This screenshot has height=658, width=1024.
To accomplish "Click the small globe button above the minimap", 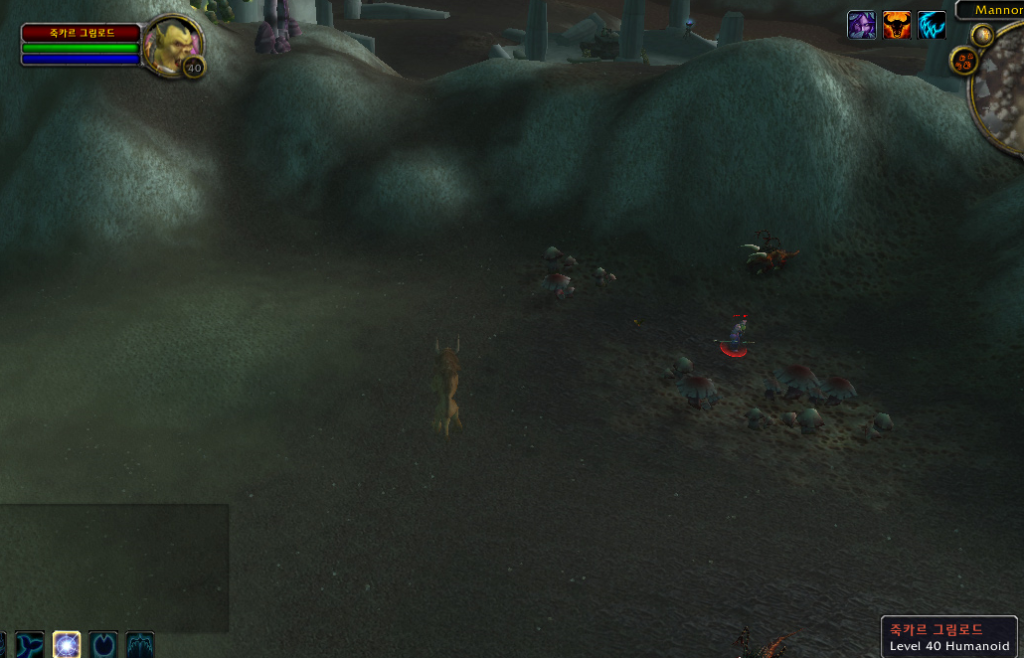I will coord(982,35).
